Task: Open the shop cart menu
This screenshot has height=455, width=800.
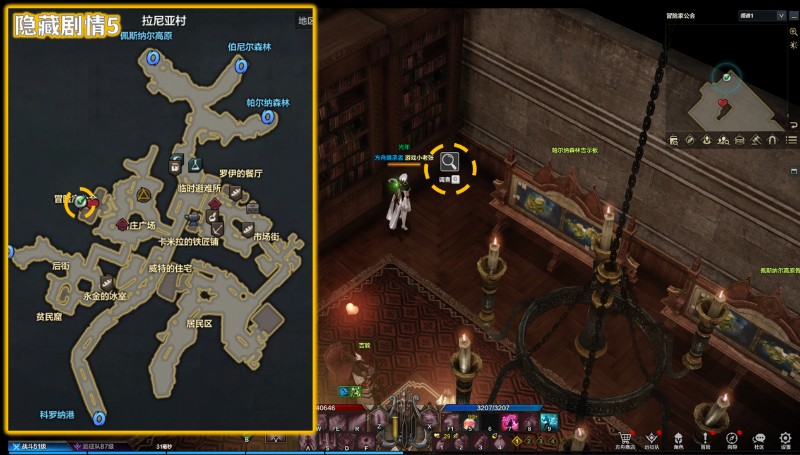Action: tap(625, 437)
